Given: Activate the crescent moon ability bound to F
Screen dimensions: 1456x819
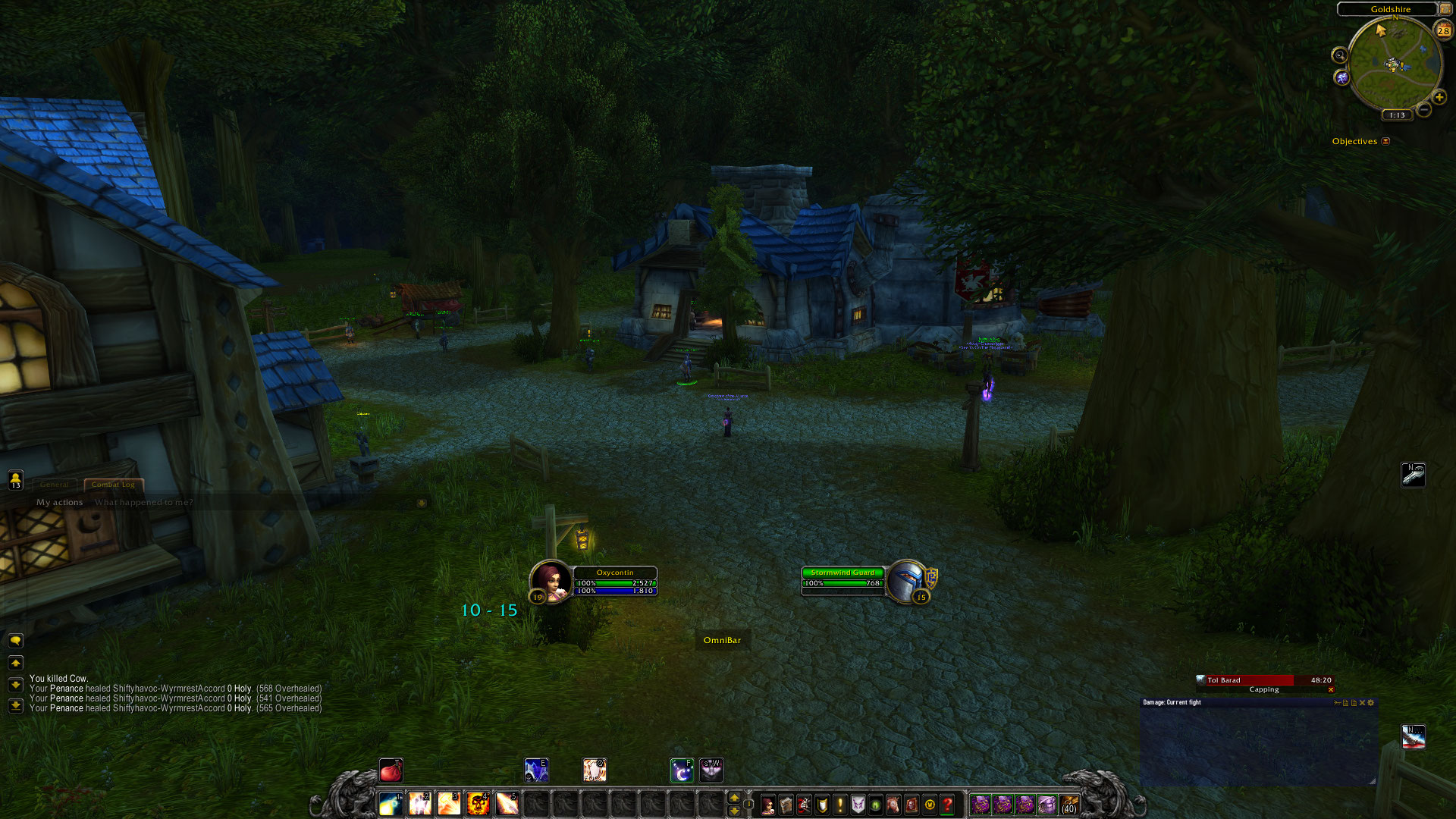Looking at the screenshot, I should point(682,771).
